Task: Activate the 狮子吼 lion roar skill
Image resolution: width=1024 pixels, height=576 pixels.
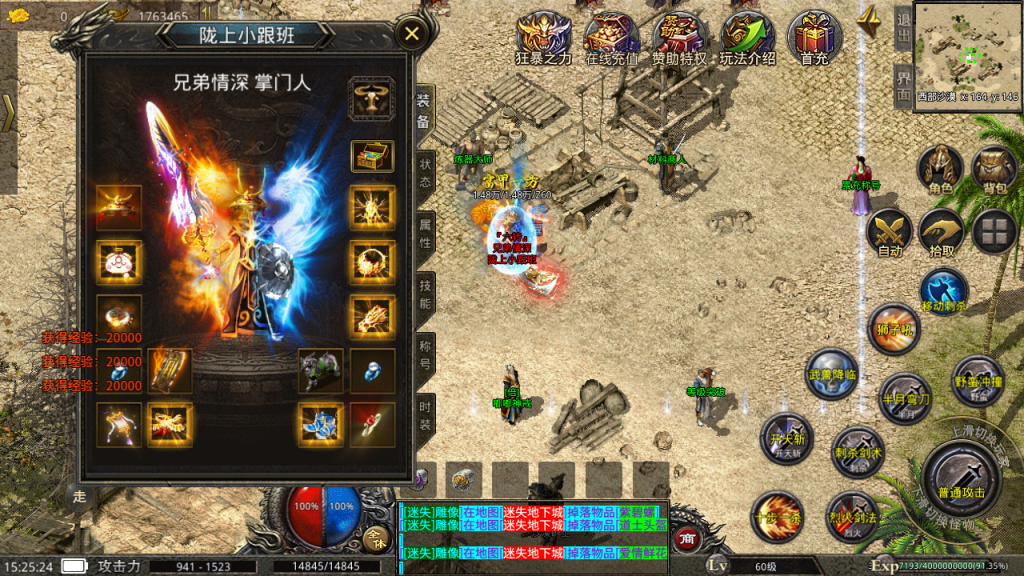Action: (893, 329)
